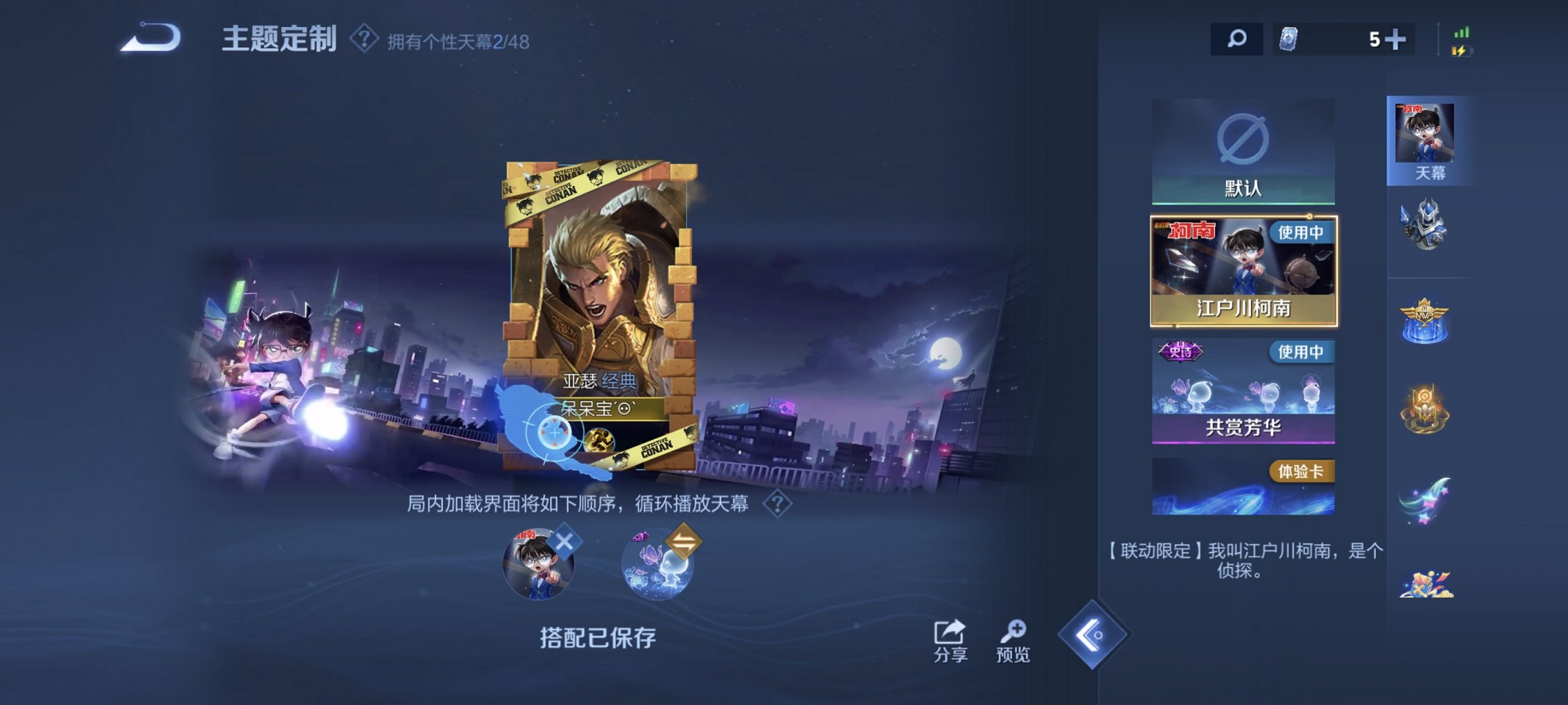Click the help question mark beside 主题定制 title
This screenshot has width=1568, height=705.
[x=363, y=41]
